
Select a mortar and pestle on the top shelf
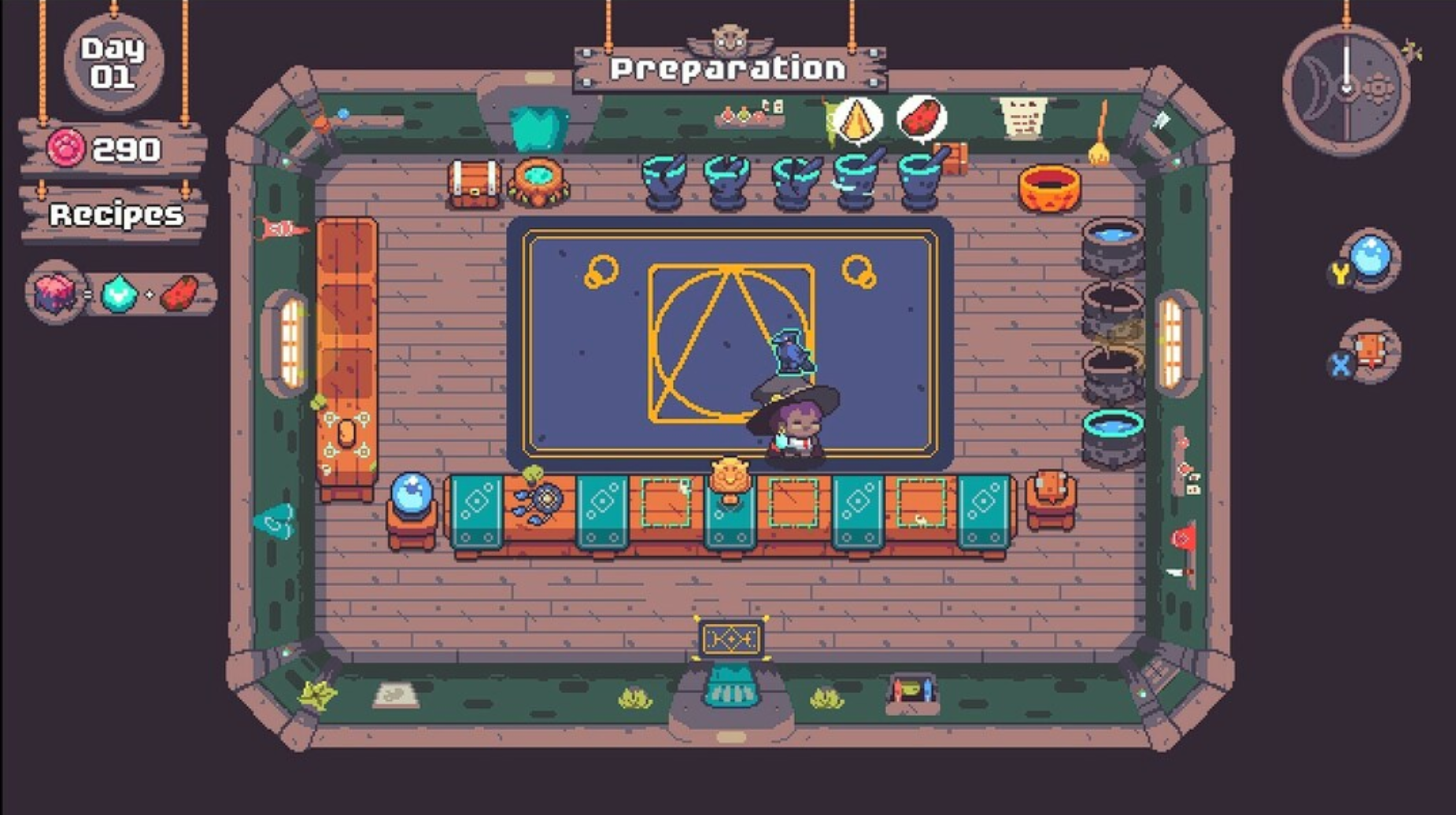(x=665, y=183)
